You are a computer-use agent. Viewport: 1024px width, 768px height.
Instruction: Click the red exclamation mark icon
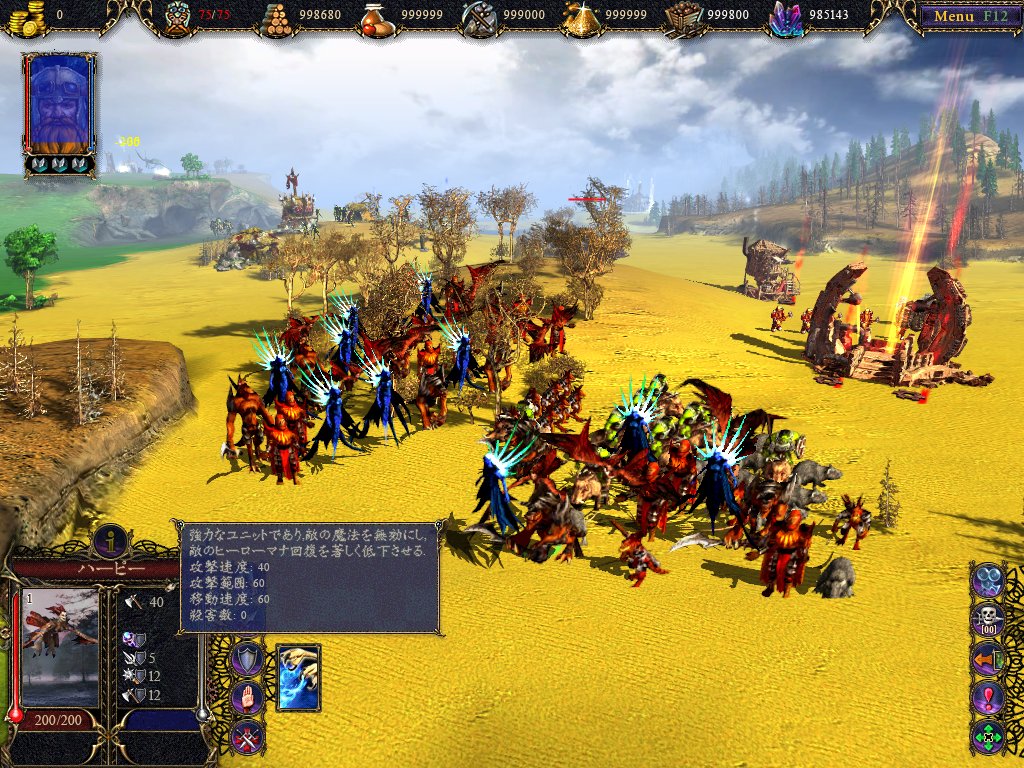click(x=988, y=698)
